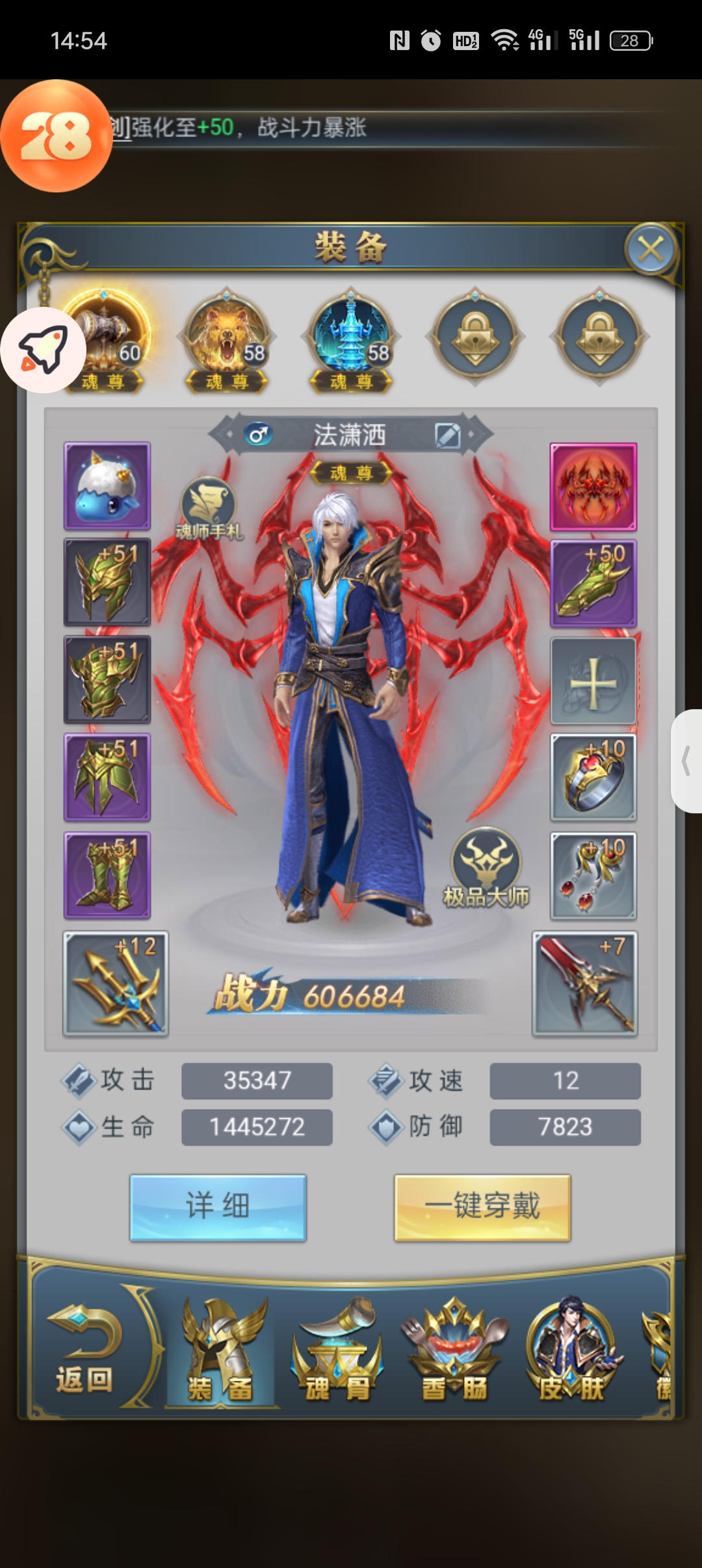Close the 装备 equipment panel
The width and height of the screenshot is (702, 1568).
pos(651,249)
